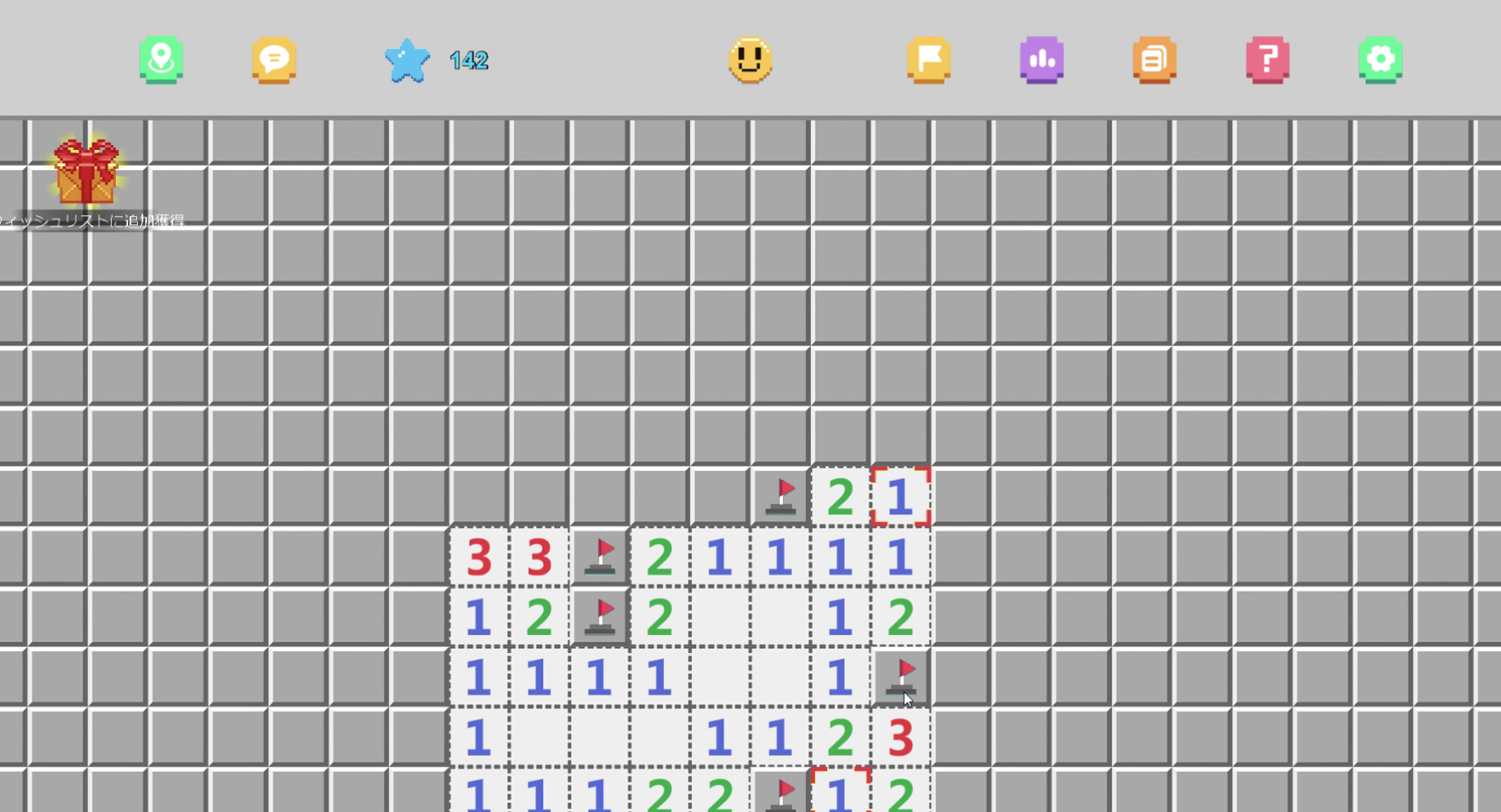
Task: Click the red '3' cell on the left edge
Action: coord(479,558)
